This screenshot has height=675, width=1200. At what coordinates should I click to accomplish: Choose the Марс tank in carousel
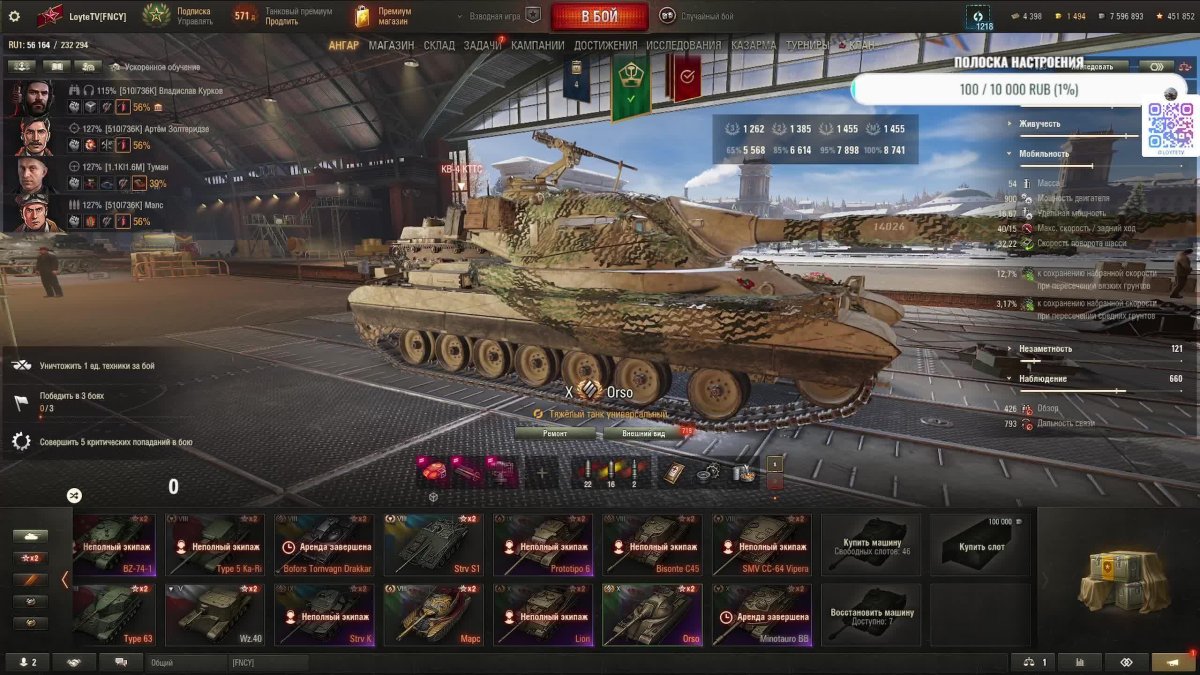[433, 615]
